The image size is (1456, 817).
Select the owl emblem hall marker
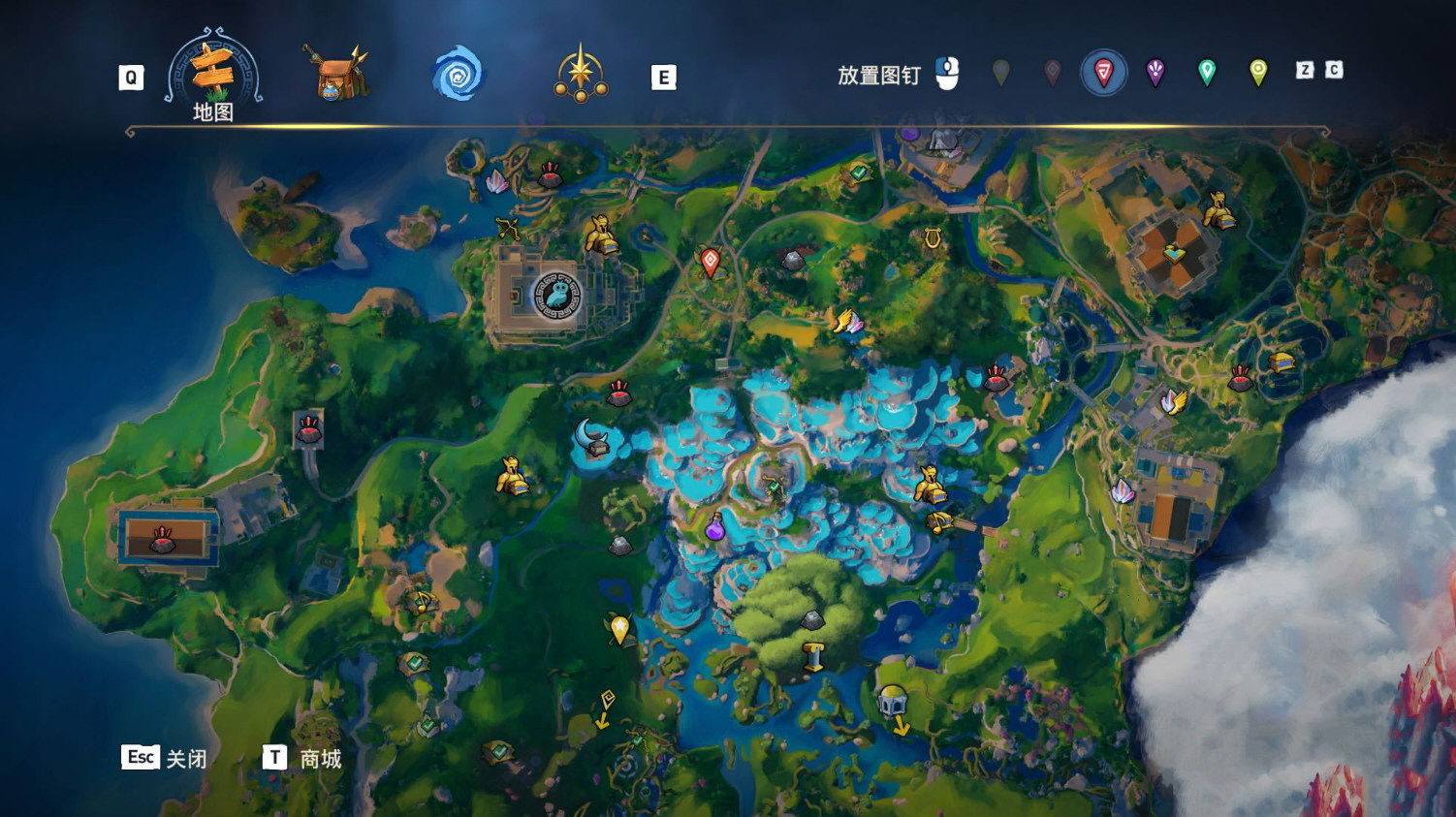coord(556,295)
